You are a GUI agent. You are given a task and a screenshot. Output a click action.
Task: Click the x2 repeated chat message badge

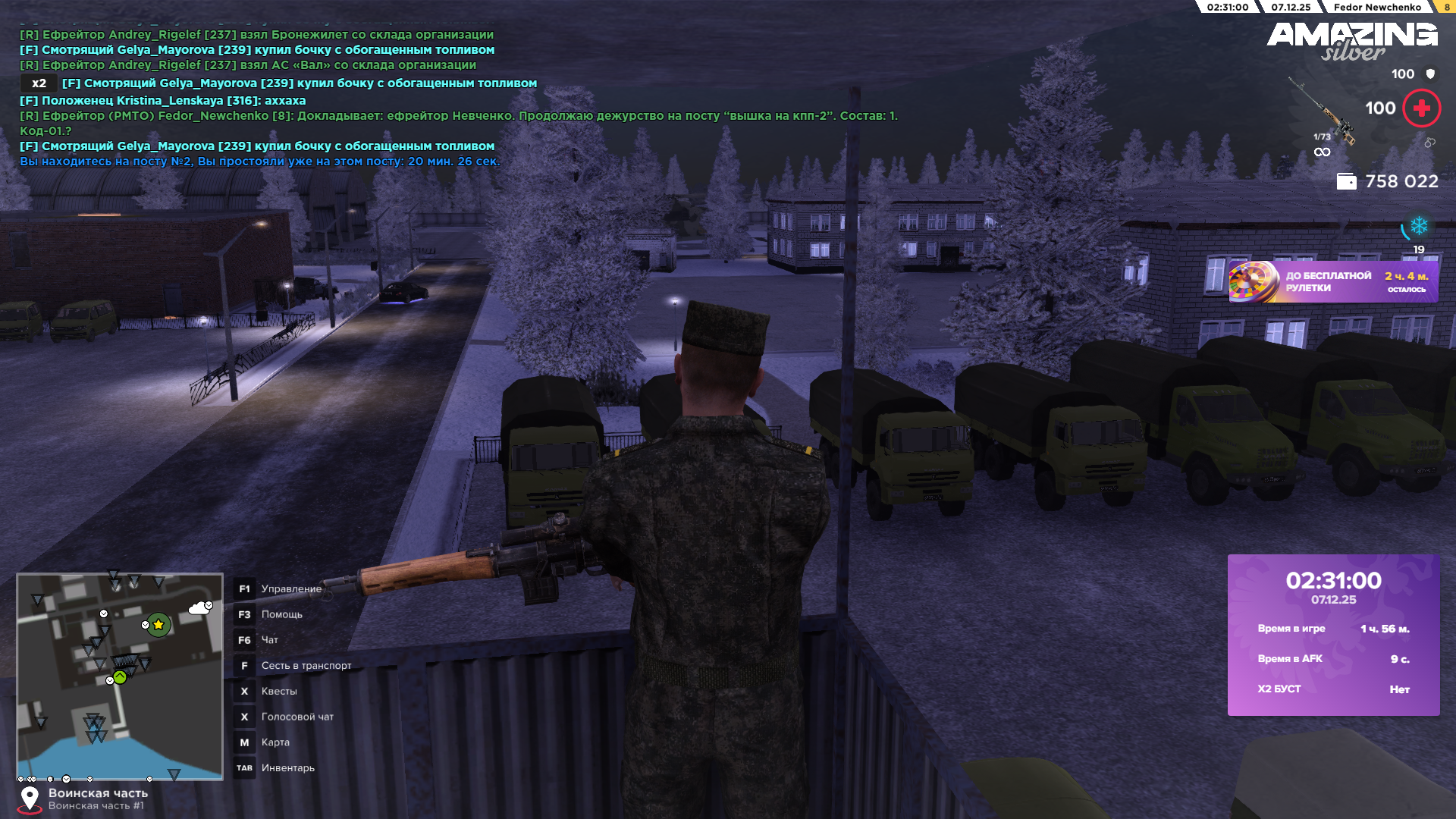tap(39, 83)
